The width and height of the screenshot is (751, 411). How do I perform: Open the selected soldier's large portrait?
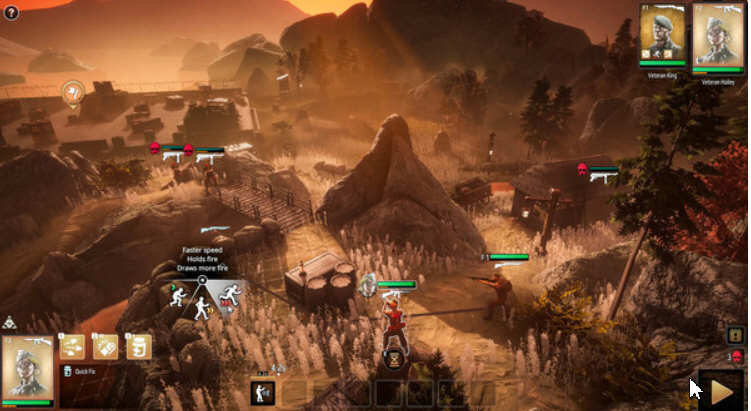(x=27, y=369)
